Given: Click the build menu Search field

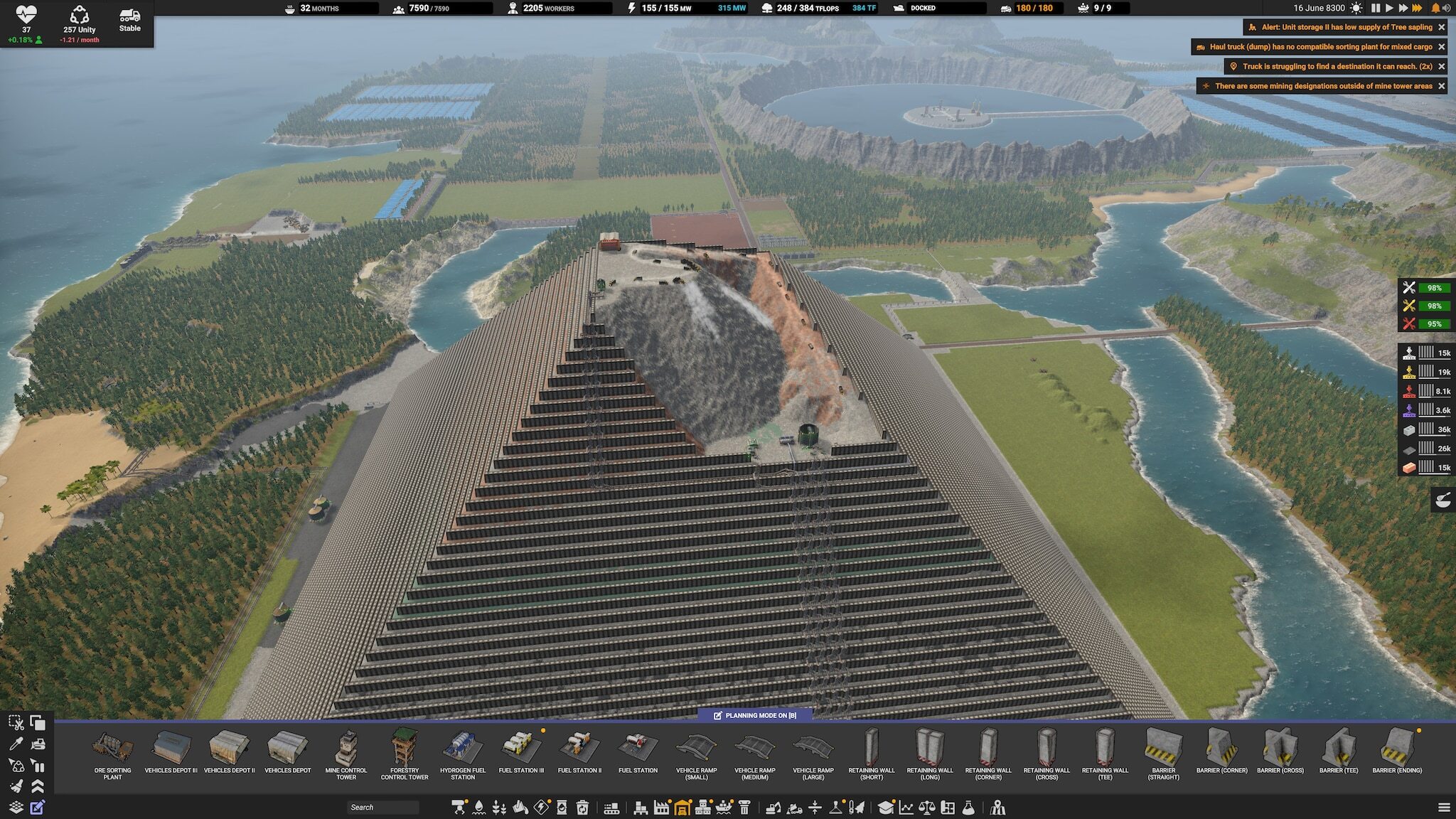Looking at the screenshot, I should 382,808.
